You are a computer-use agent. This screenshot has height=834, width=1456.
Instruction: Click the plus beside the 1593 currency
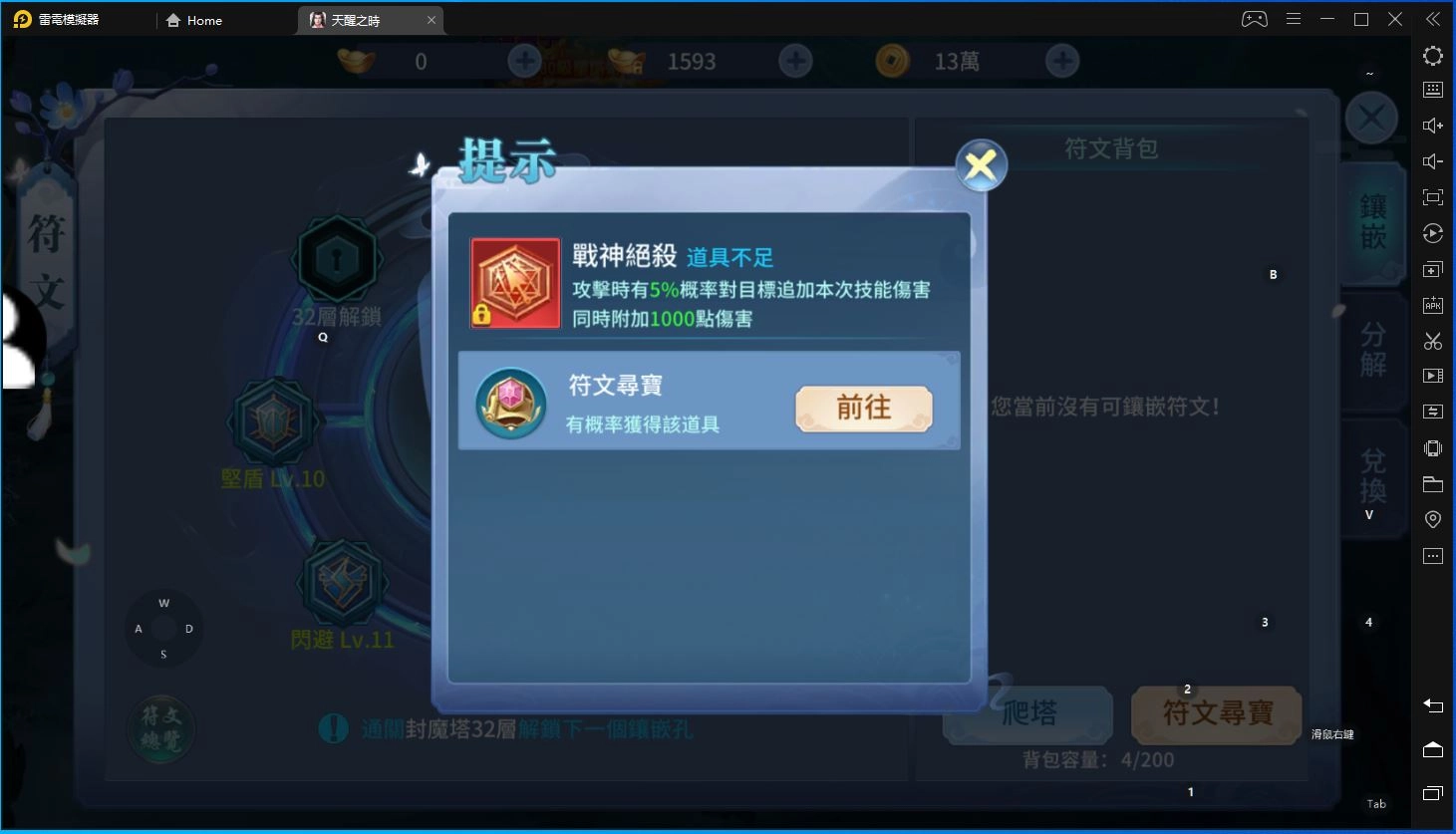pyautogui.click(x=794, y=61)
